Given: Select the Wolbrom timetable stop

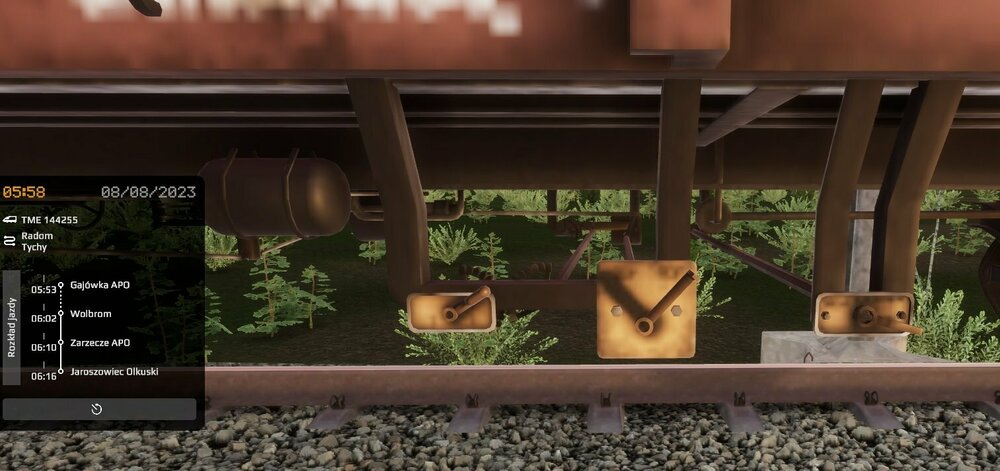Looking at the screenshot, I should pos(91,314).
